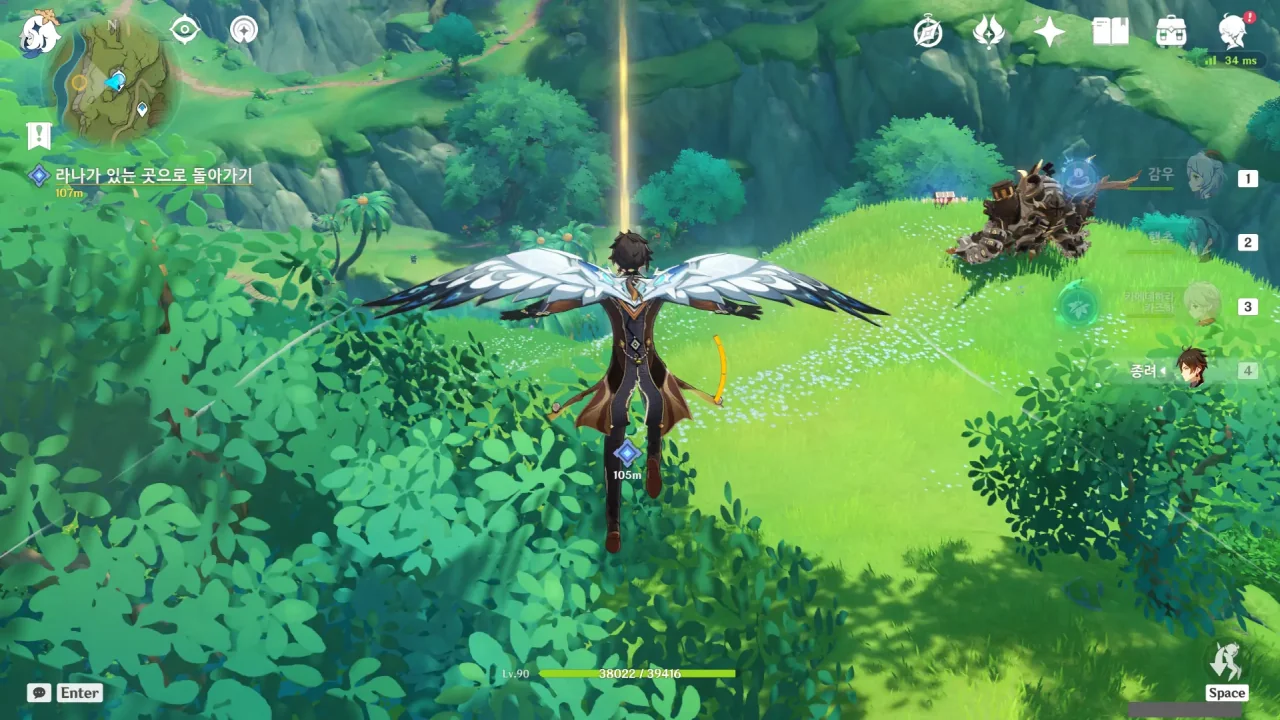1280x720 pixels.
Task: Open the Wish four-point star icon
Action: click(1049, 33)
